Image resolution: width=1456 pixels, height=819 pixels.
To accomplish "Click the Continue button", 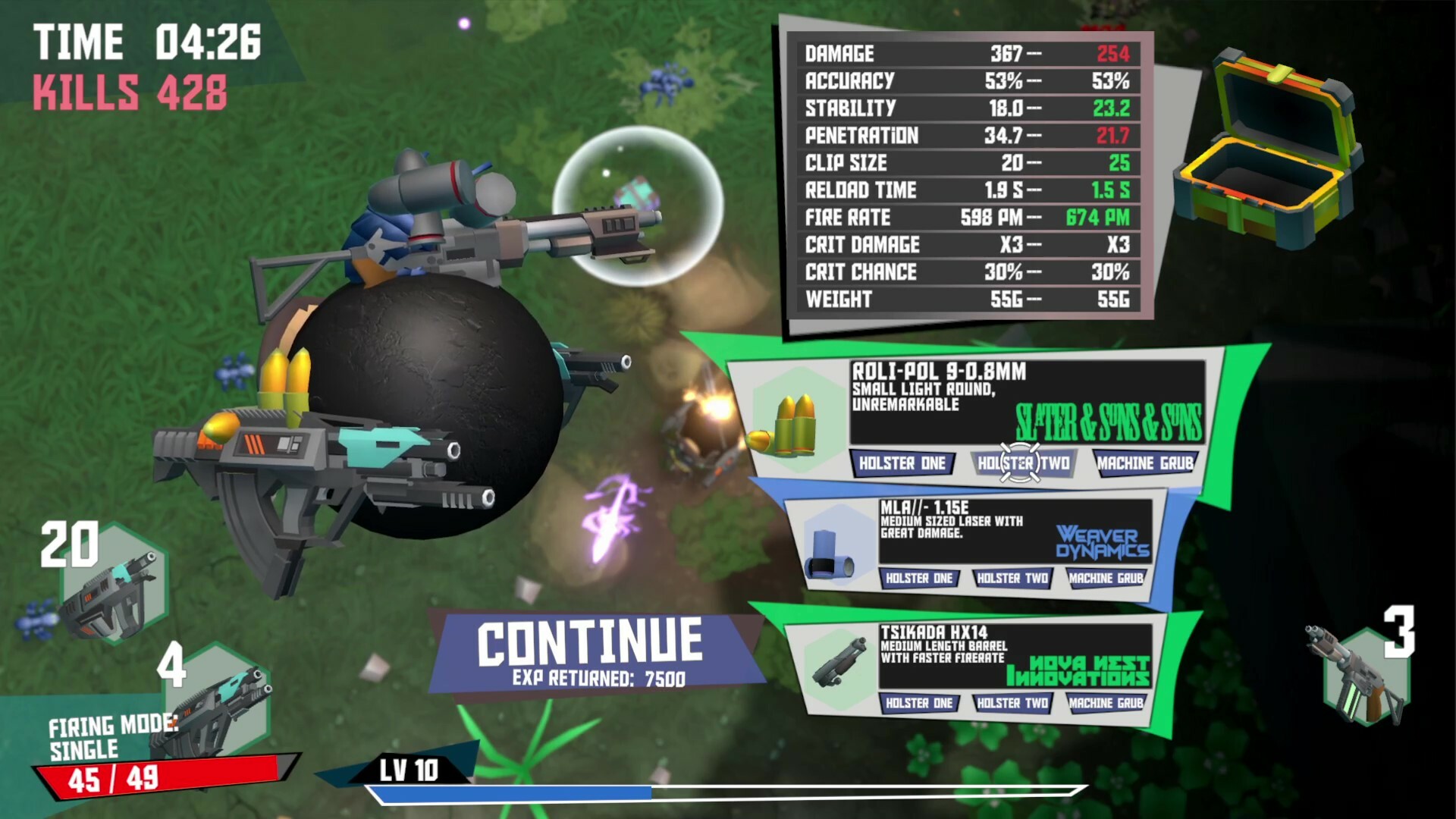I will [x=590, y=651].
